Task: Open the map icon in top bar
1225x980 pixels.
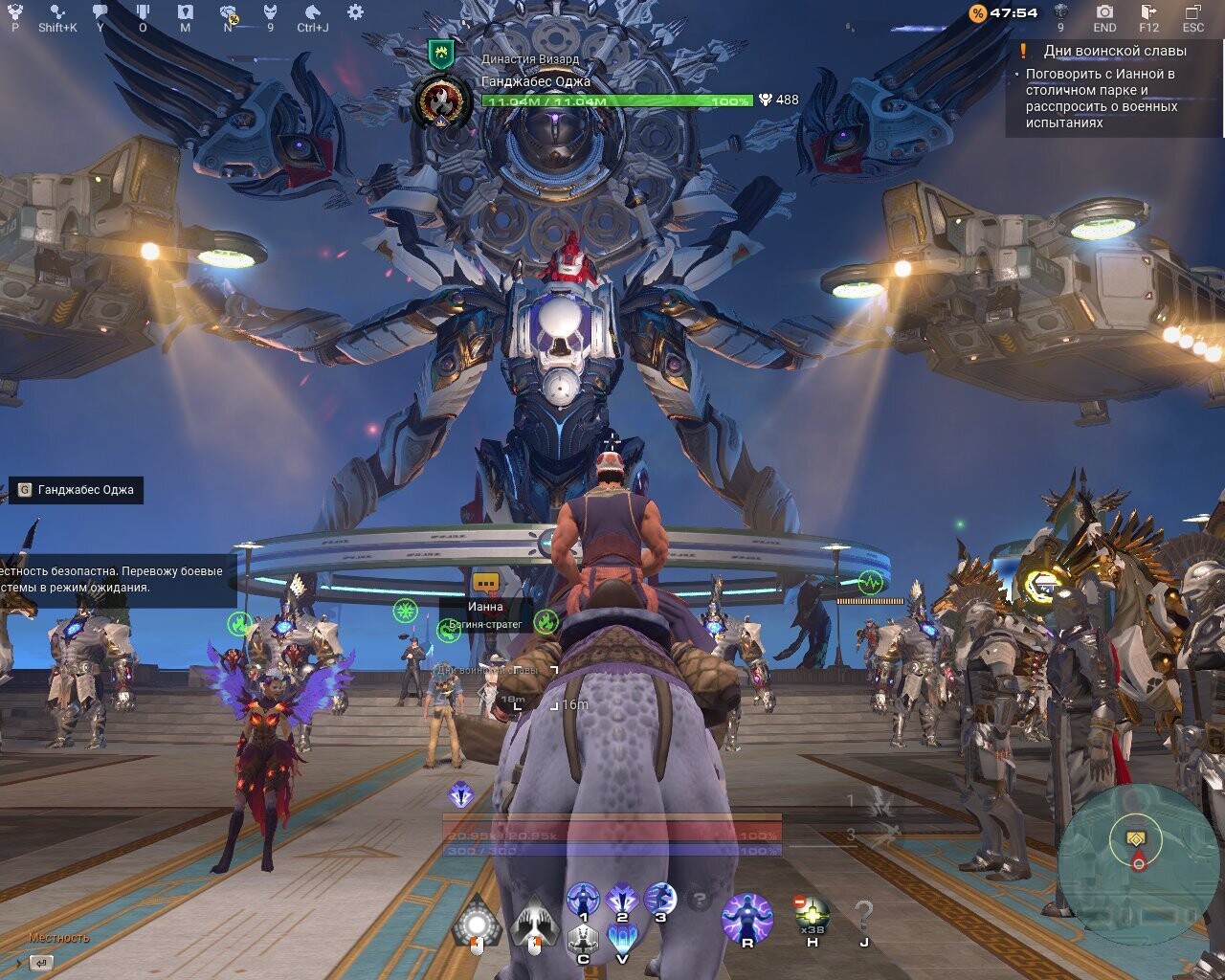Action: (186, 12)
